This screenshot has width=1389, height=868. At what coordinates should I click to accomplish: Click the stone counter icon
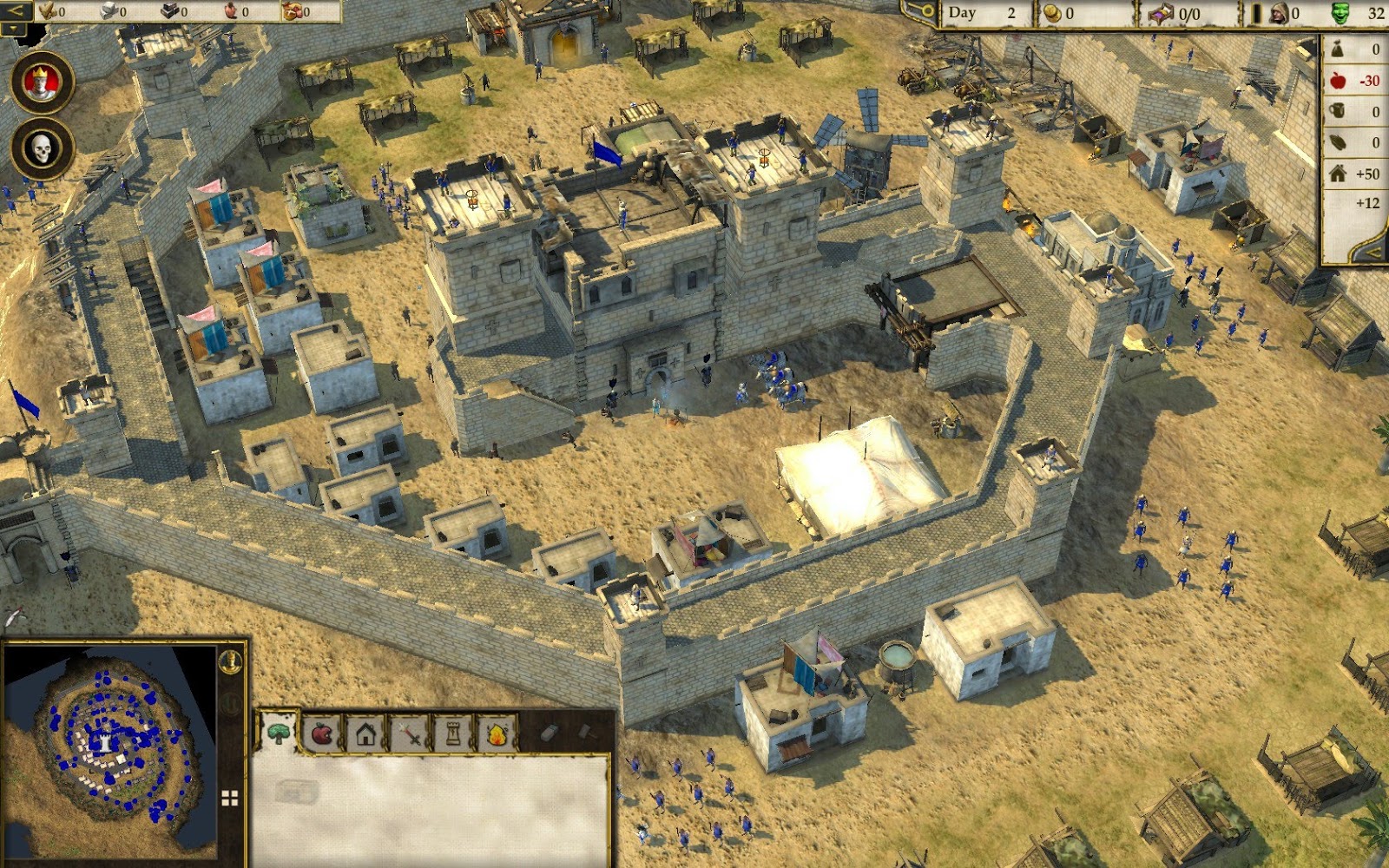point(107,12)
